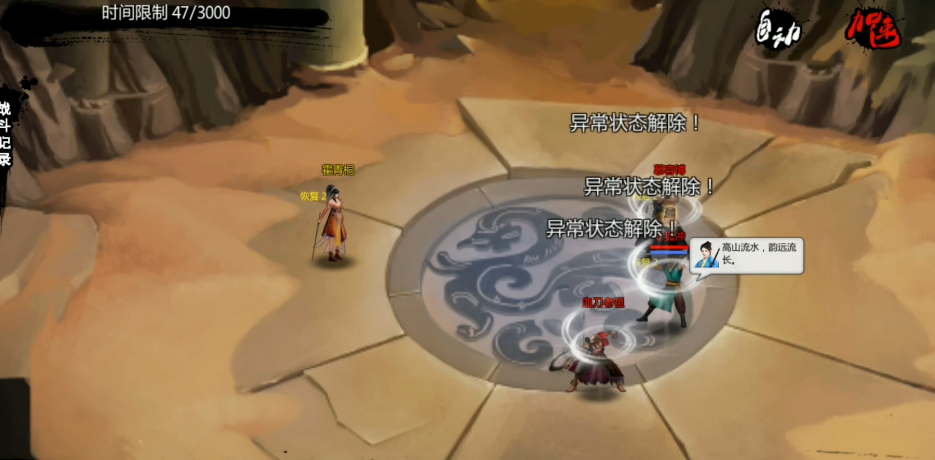This screenshot has height=460, width=935.
Task: Open the 战斗记录 battle log tab
Action: point(6,132)
